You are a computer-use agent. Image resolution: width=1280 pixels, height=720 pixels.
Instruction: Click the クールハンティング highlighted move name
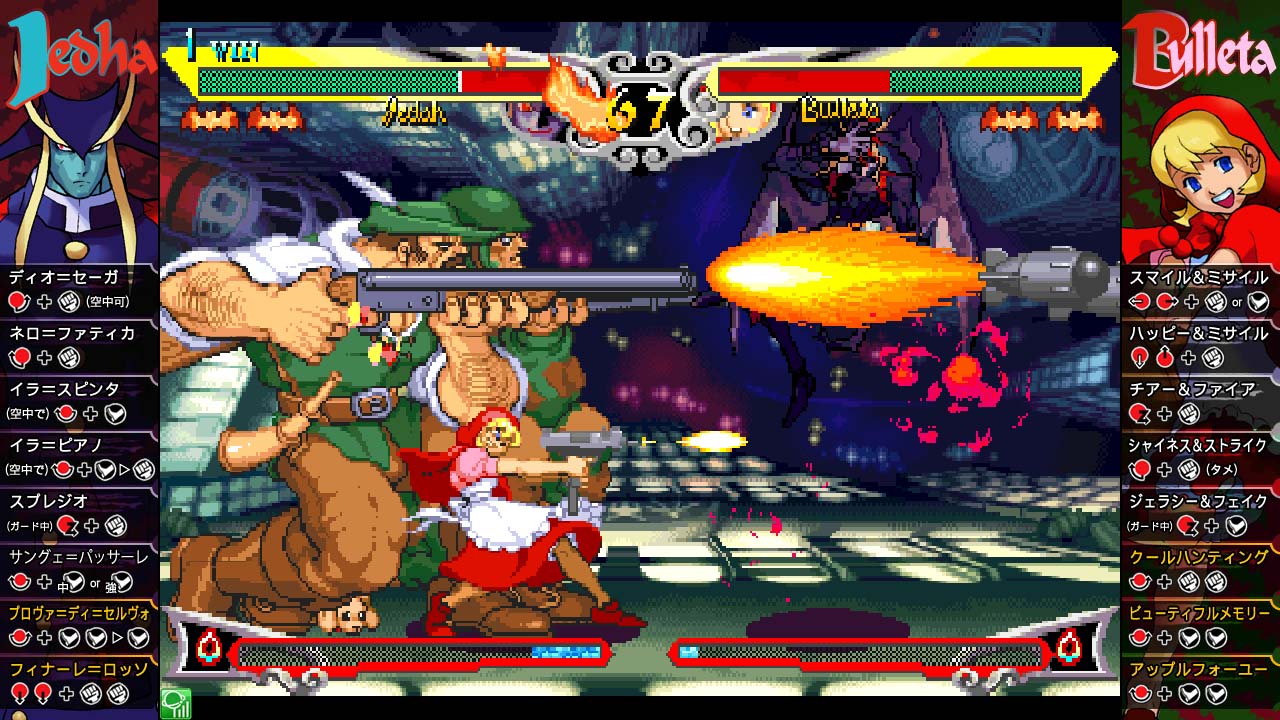click(1197, 556)
